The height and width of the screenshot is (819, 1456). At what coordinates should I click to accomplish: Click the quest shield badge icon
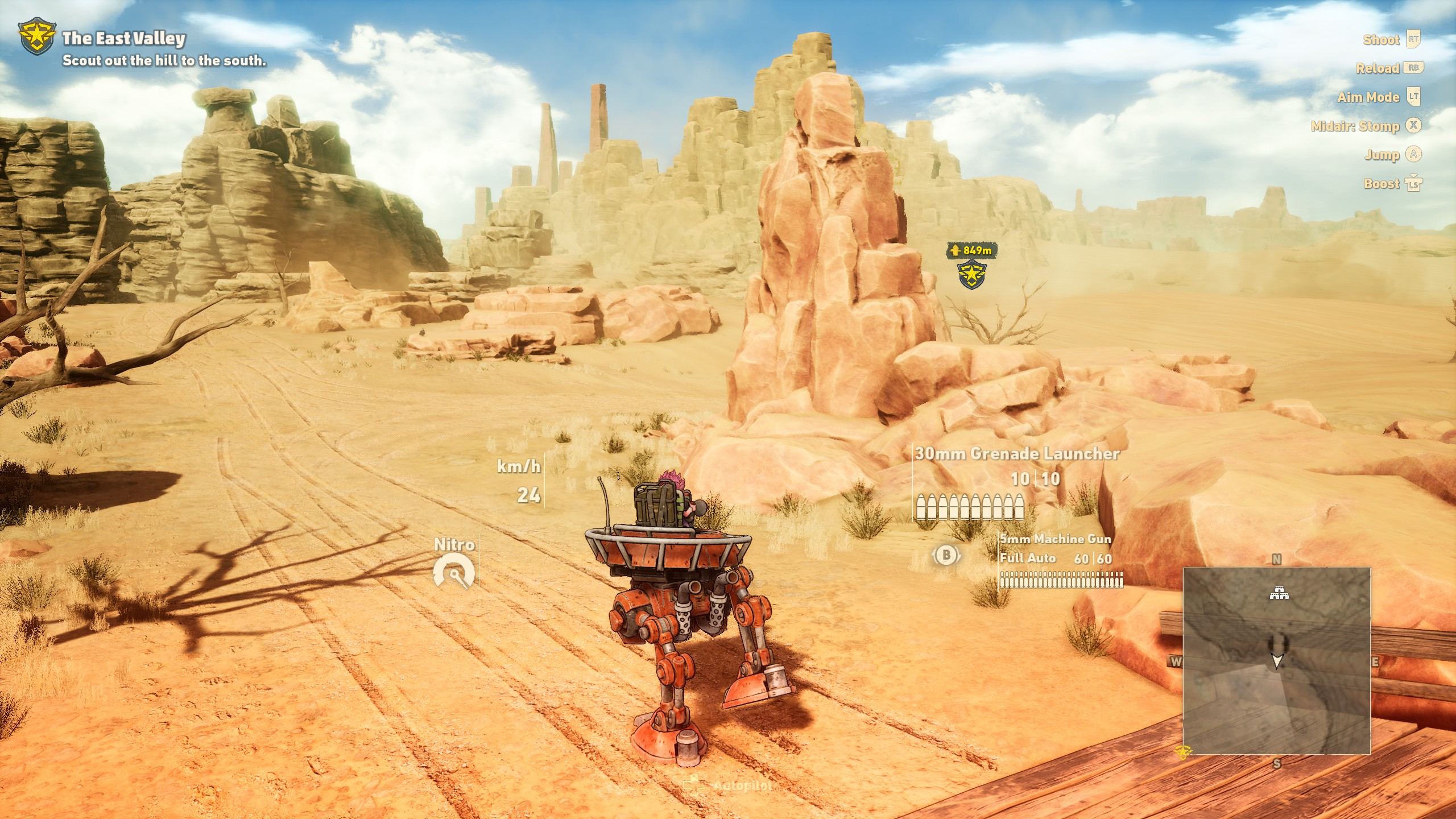pyautogui.click(x=36, y=38)
